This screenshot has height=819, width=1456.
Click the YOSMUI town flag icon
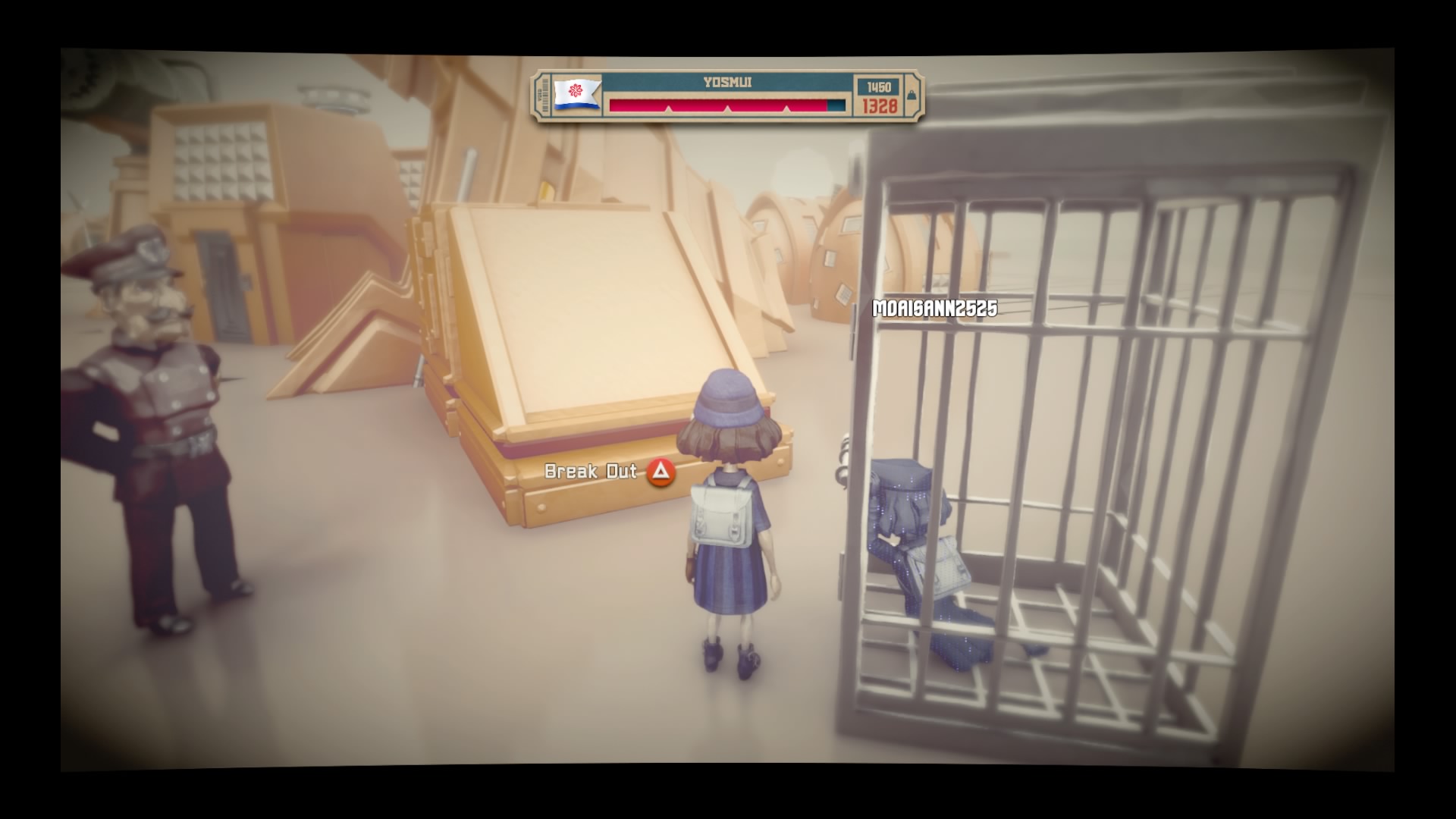[x=576, y=92]
